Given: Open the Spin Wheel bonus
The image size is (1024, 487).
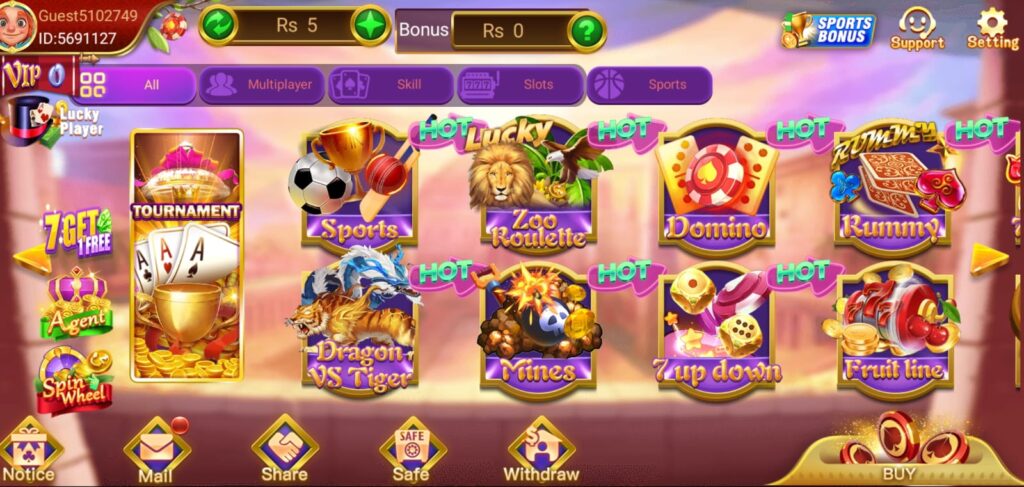Looking at the screenshot, I should (73, 380).
